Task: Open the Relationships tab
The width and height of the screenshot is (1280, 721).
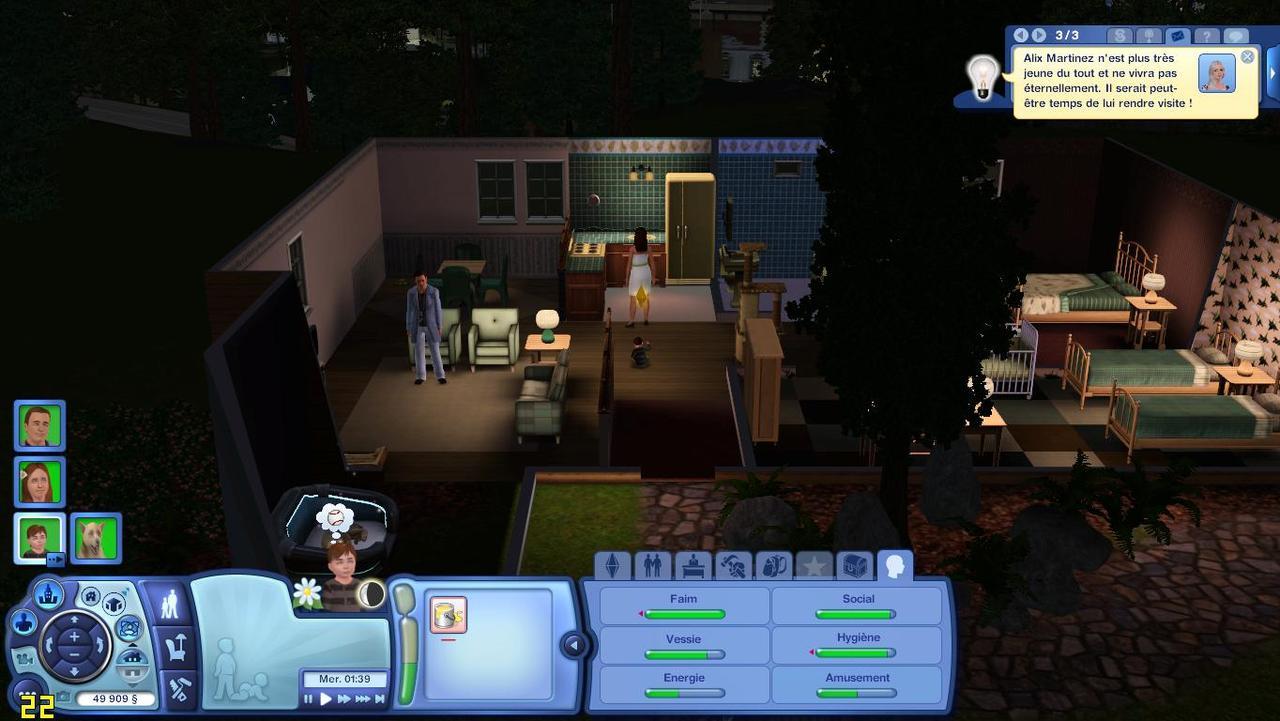Action: pyautogui.click(x=652, y=566)
